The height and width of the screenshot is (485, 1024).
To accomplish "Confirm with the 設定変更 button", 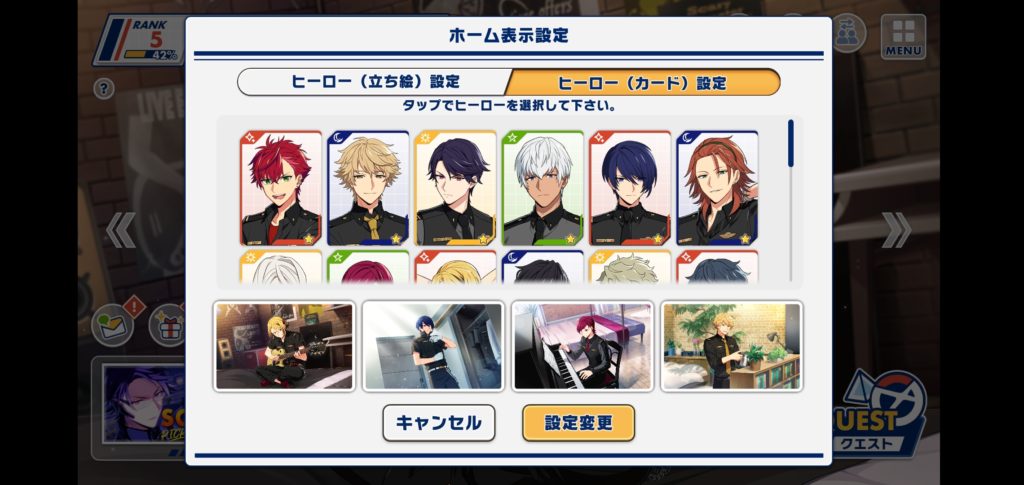I will (x=578, y=422).
